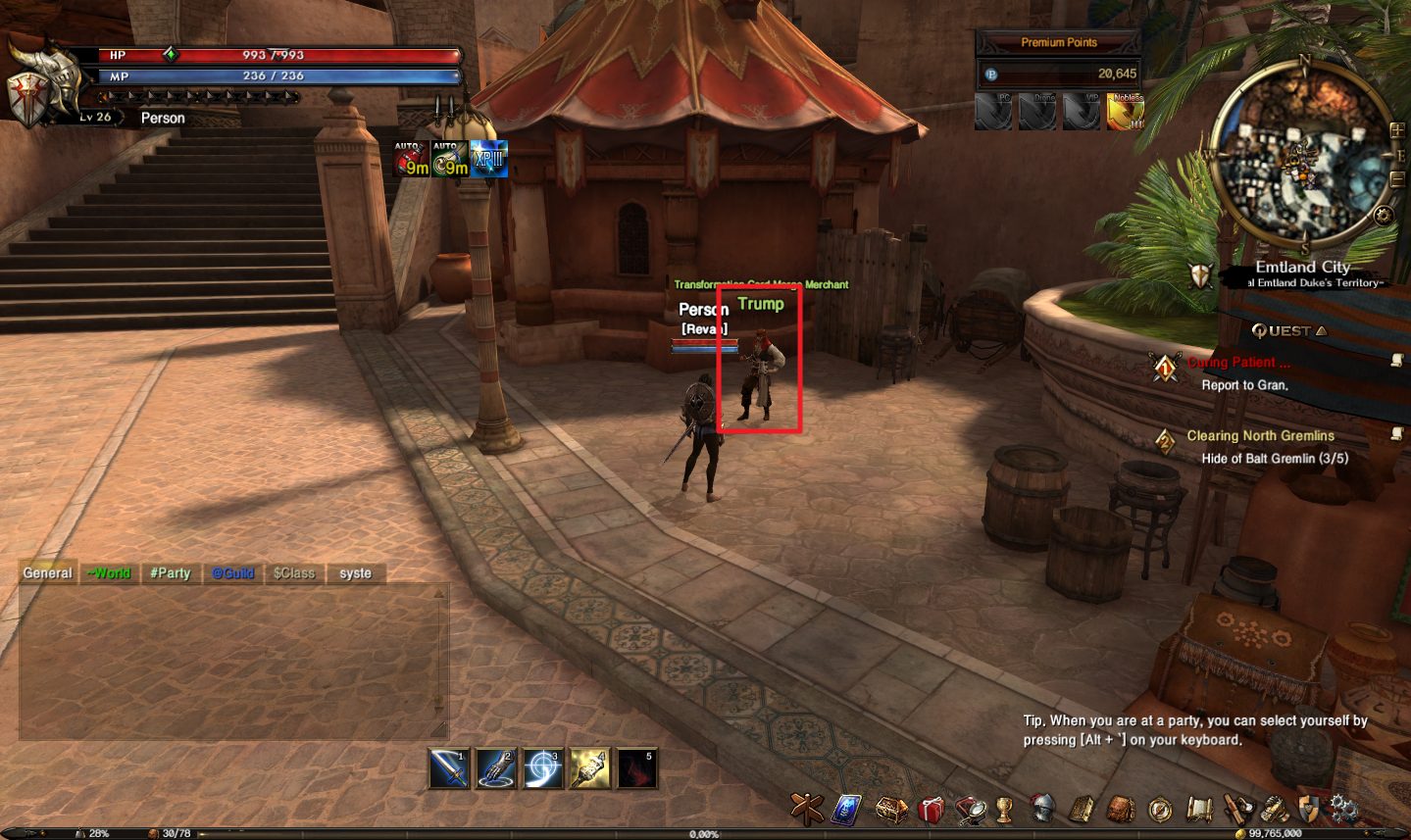The image size is (1411, 840).
Task: Zoom in the minimap with plus button
Action: coord(1397,130)
